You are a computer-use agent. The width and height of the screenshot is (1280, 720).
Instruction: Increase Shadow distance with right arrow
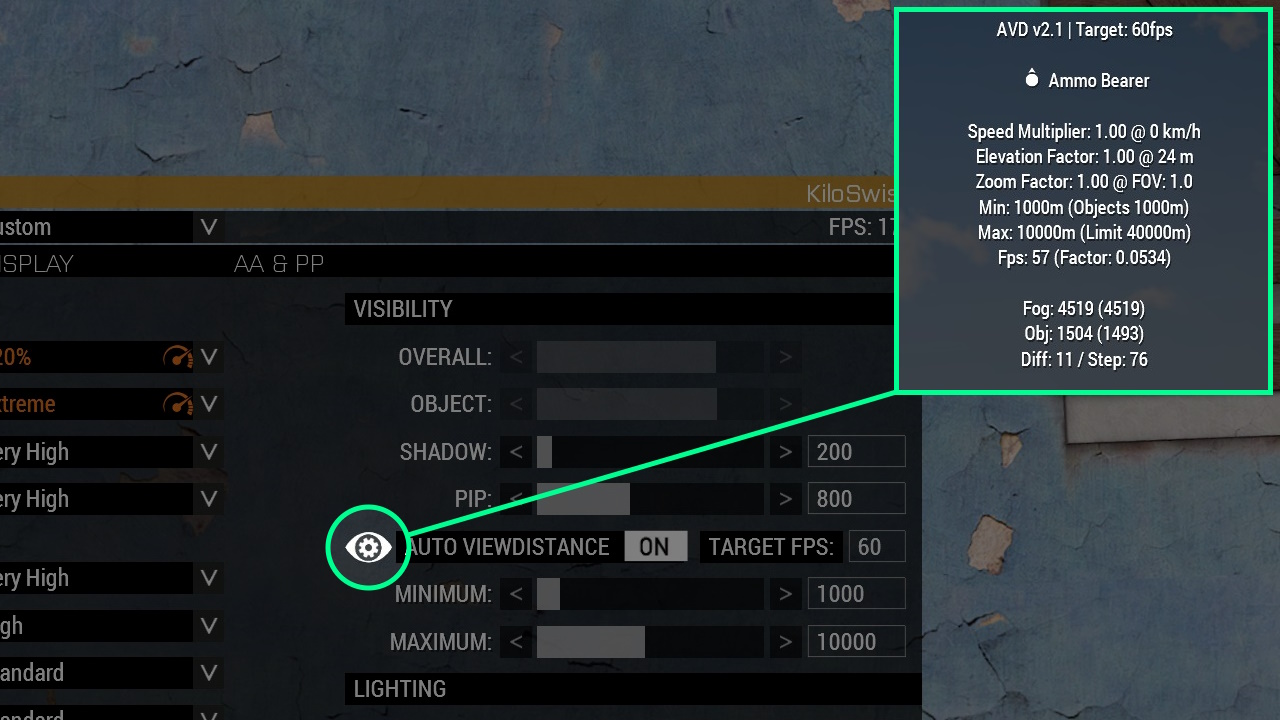[785, 452]
